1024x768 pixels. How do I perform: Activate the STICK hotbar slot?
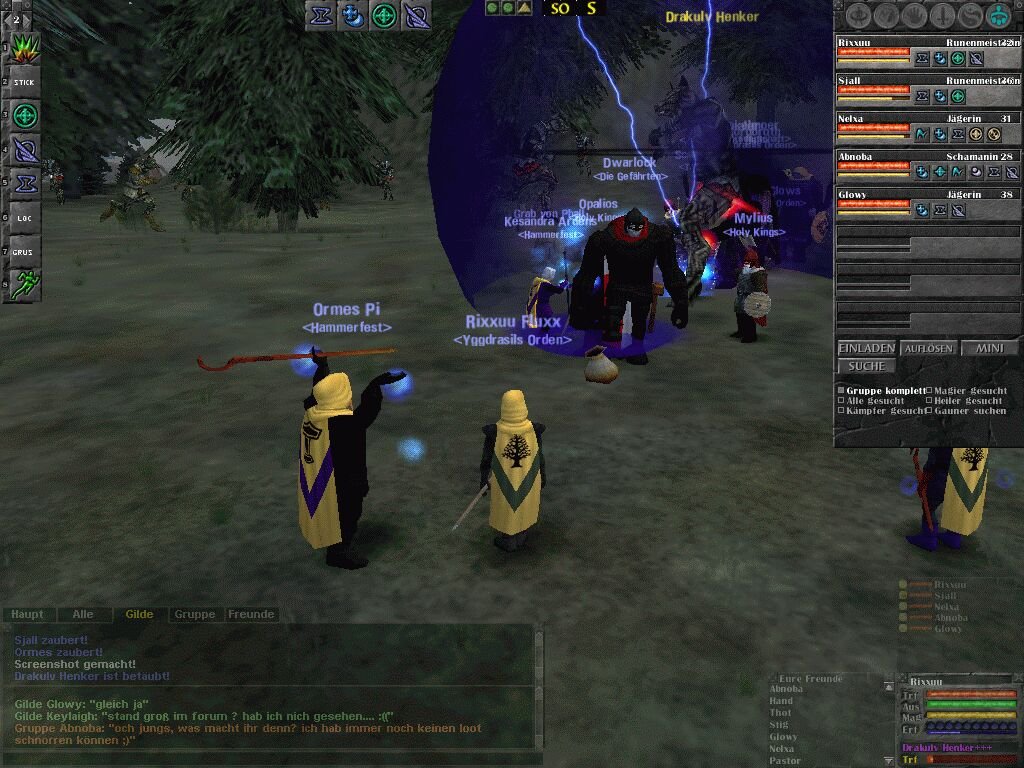pos(24,82)
